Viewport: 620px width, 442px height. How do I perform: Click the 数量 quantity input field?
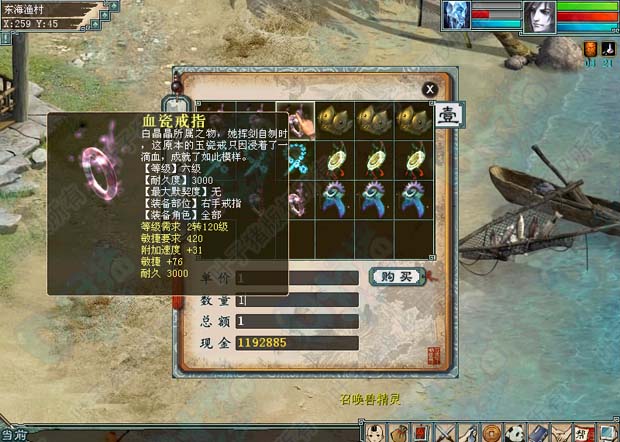click(x=296, y=299)
